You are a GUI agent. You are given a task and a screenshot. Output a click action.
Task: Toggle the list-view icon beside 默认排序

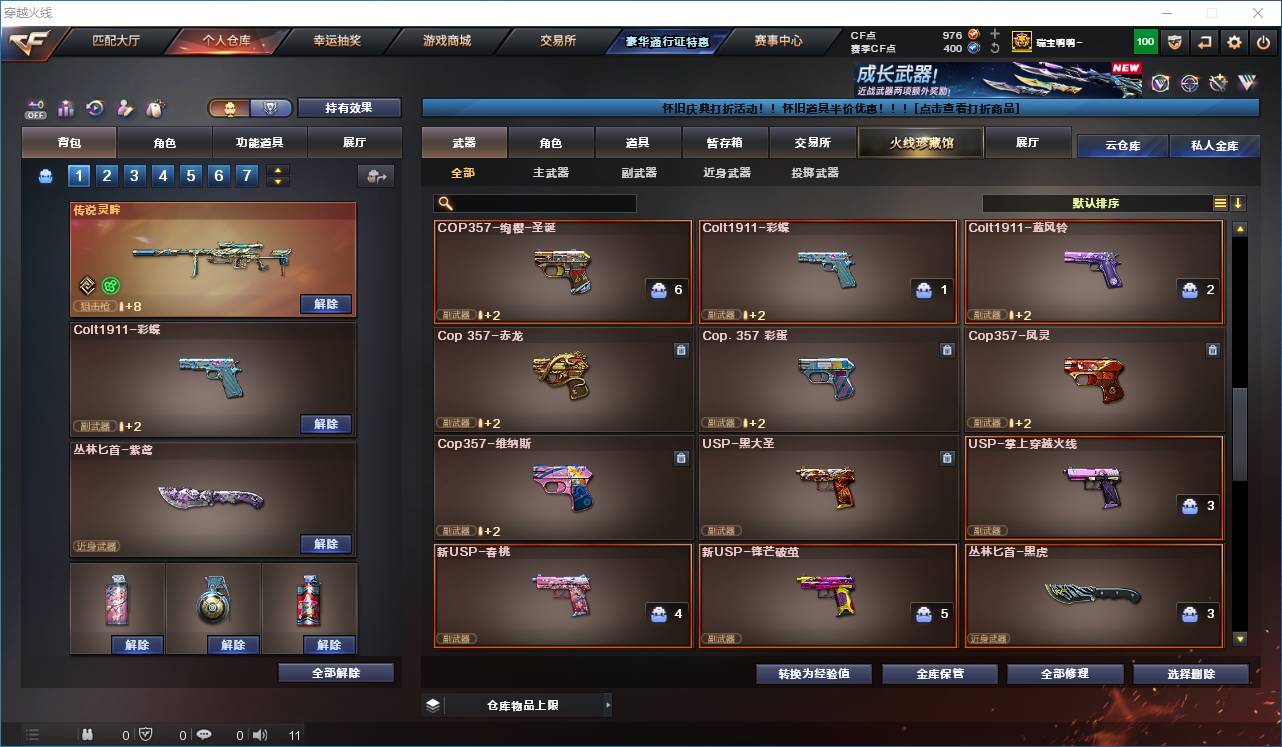coord(1220,202)
